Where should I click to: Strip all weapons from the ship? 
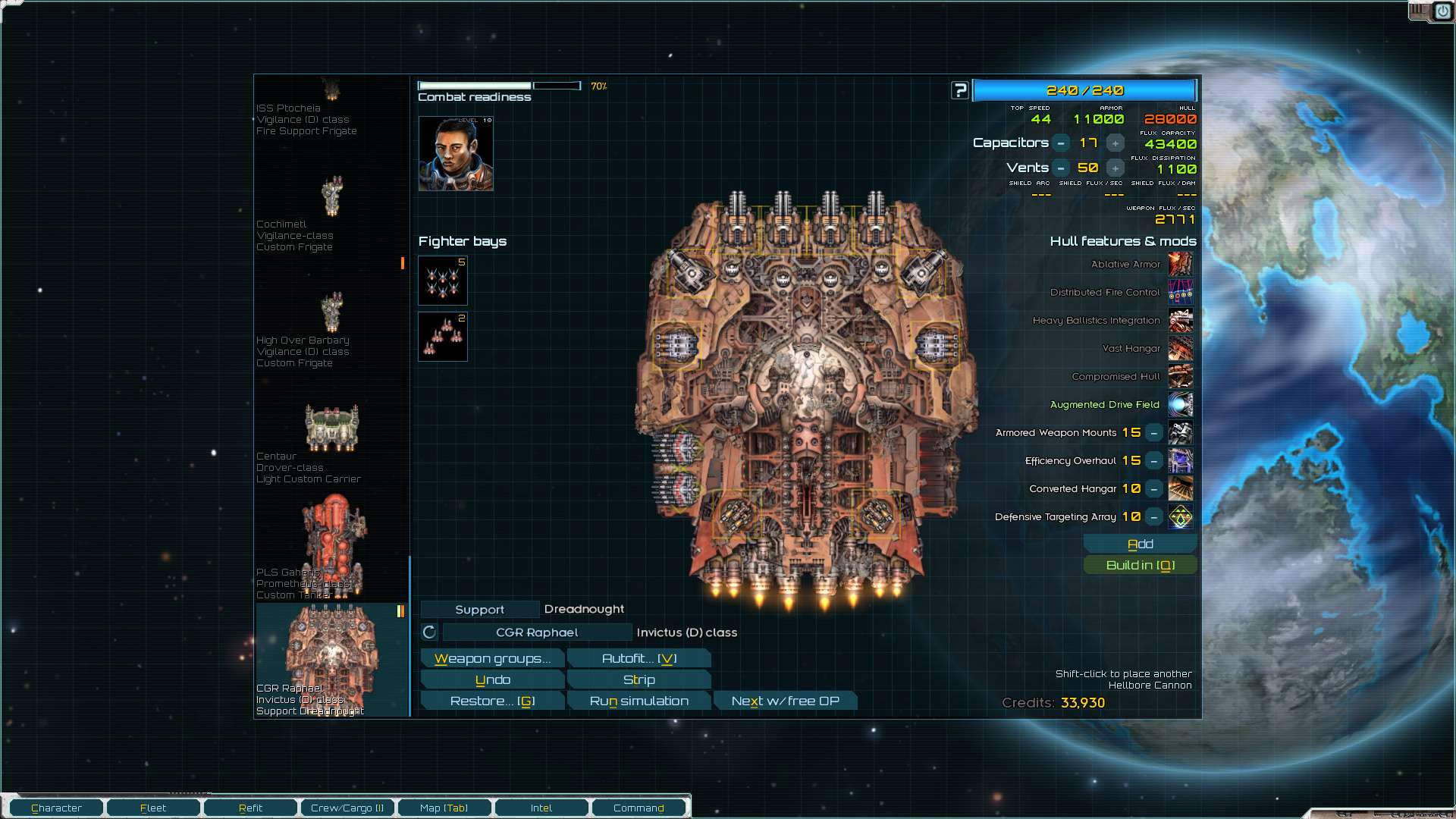[639, 680]
